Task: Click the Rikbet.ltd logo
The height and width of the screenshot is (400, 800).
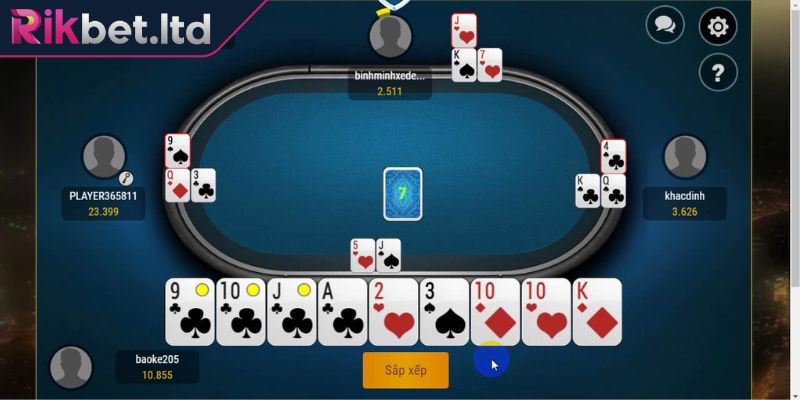Action: click(x=110, y=28)
